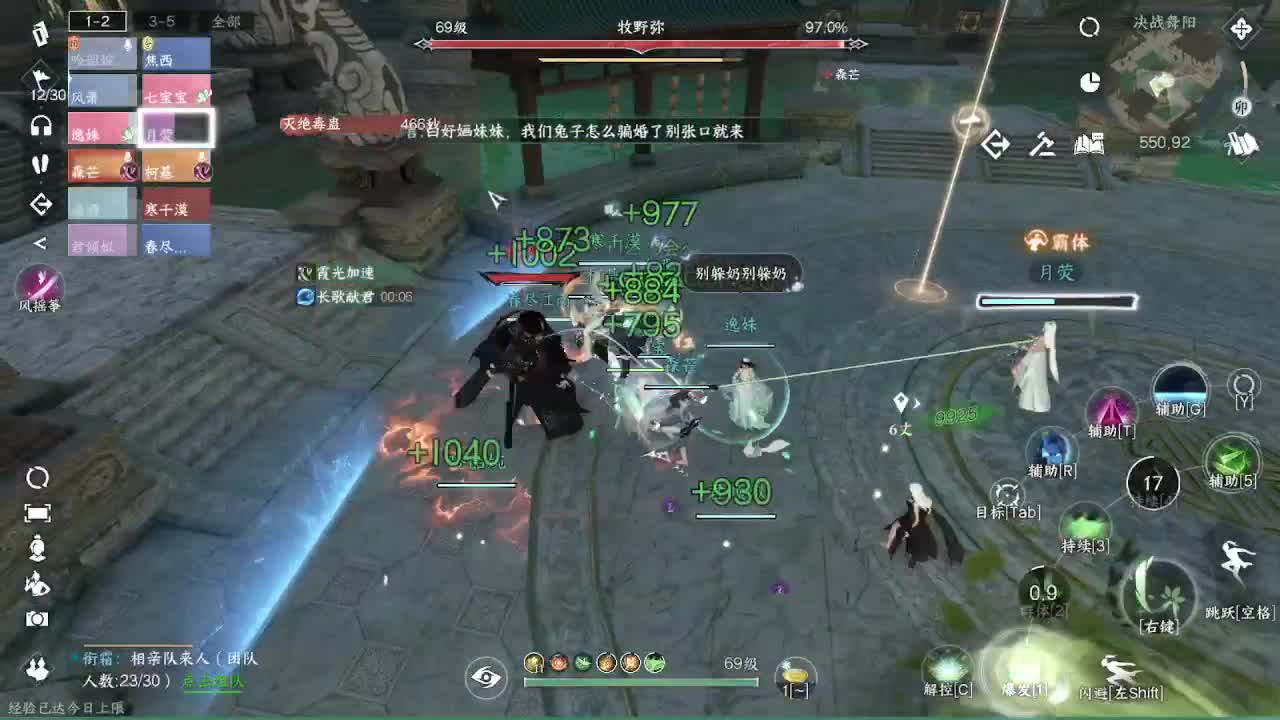Cast the 辅助[G] support skill
1280x720 pixels.
(1178, 390)
